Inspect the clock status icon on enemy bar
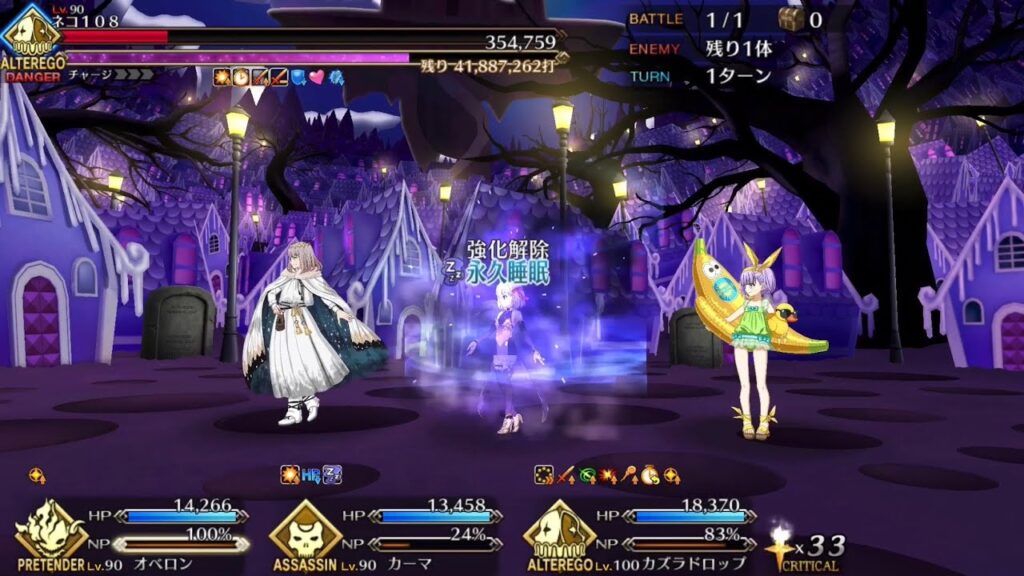The width and height of the screenshot is (1024, 576). 239,76
